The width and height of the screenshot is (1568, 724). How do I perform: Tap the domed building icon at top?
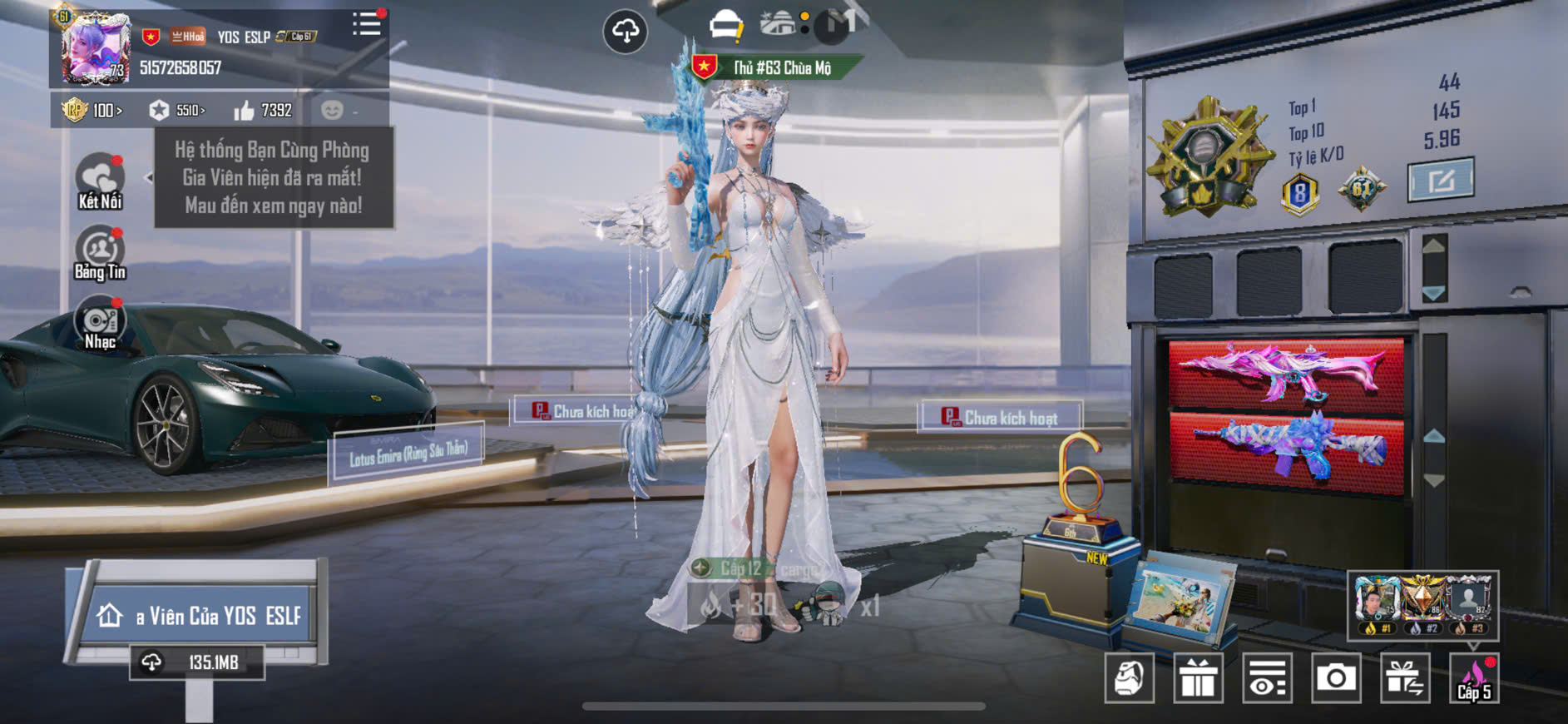778,23
